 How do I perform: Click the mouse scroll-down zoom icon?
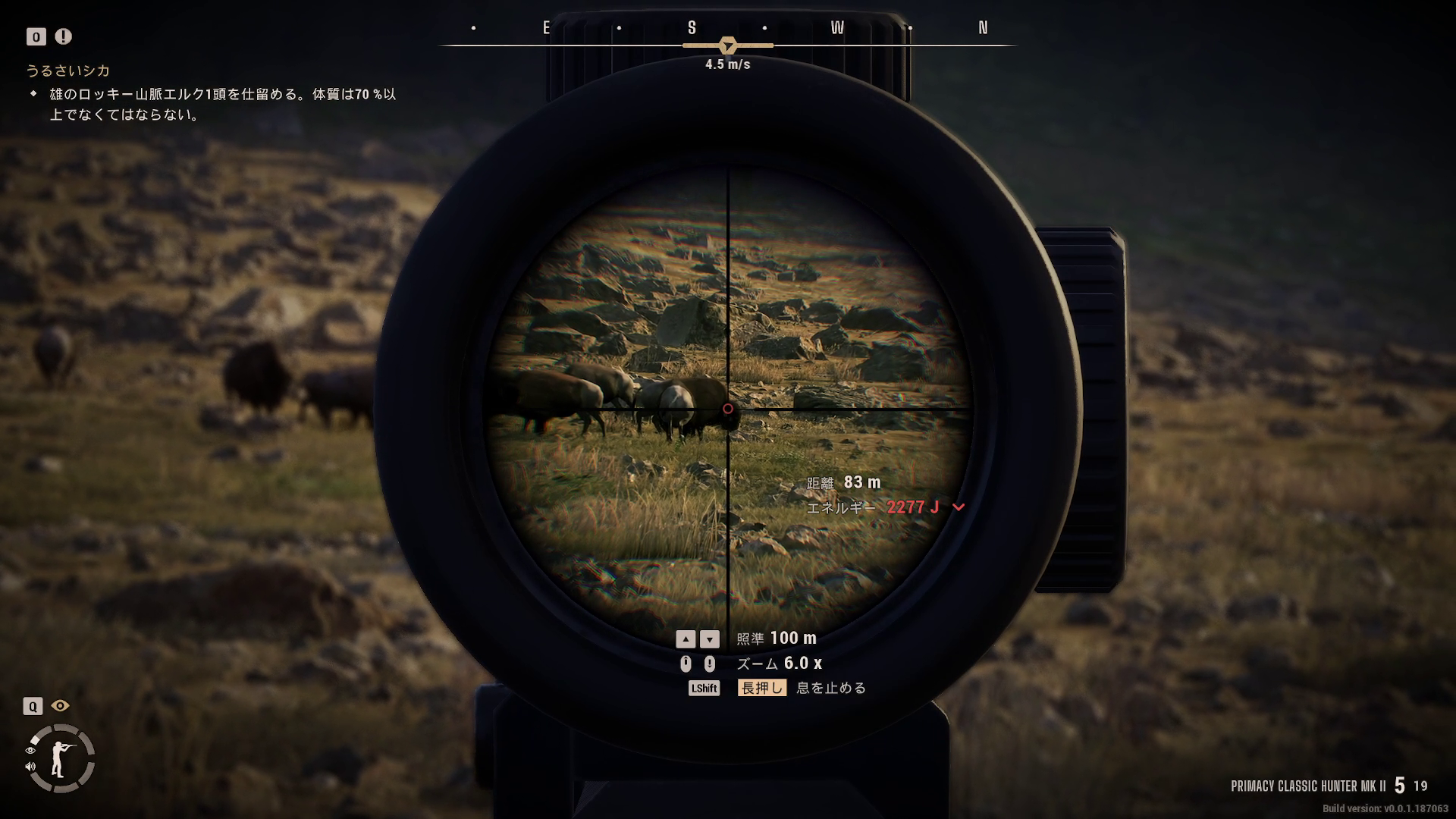pos(710,663)
